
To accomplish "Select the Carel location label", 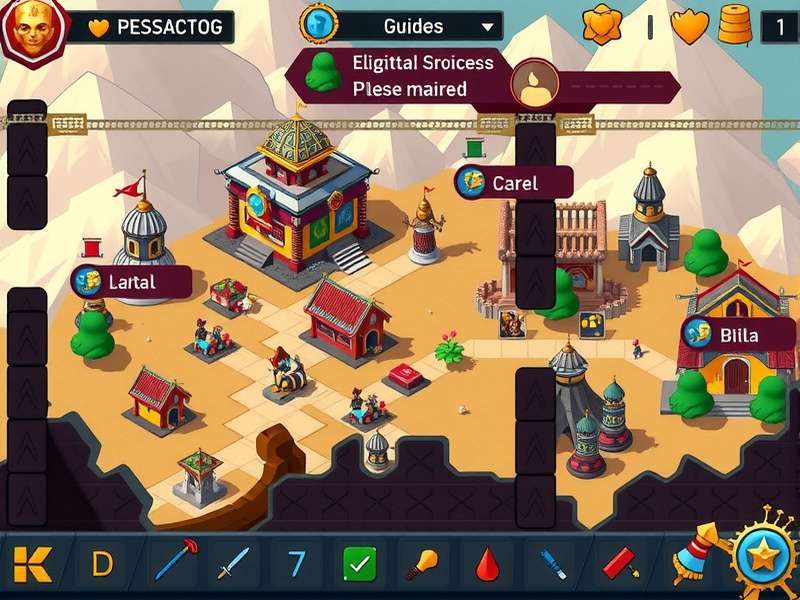I will click(513, 183).
